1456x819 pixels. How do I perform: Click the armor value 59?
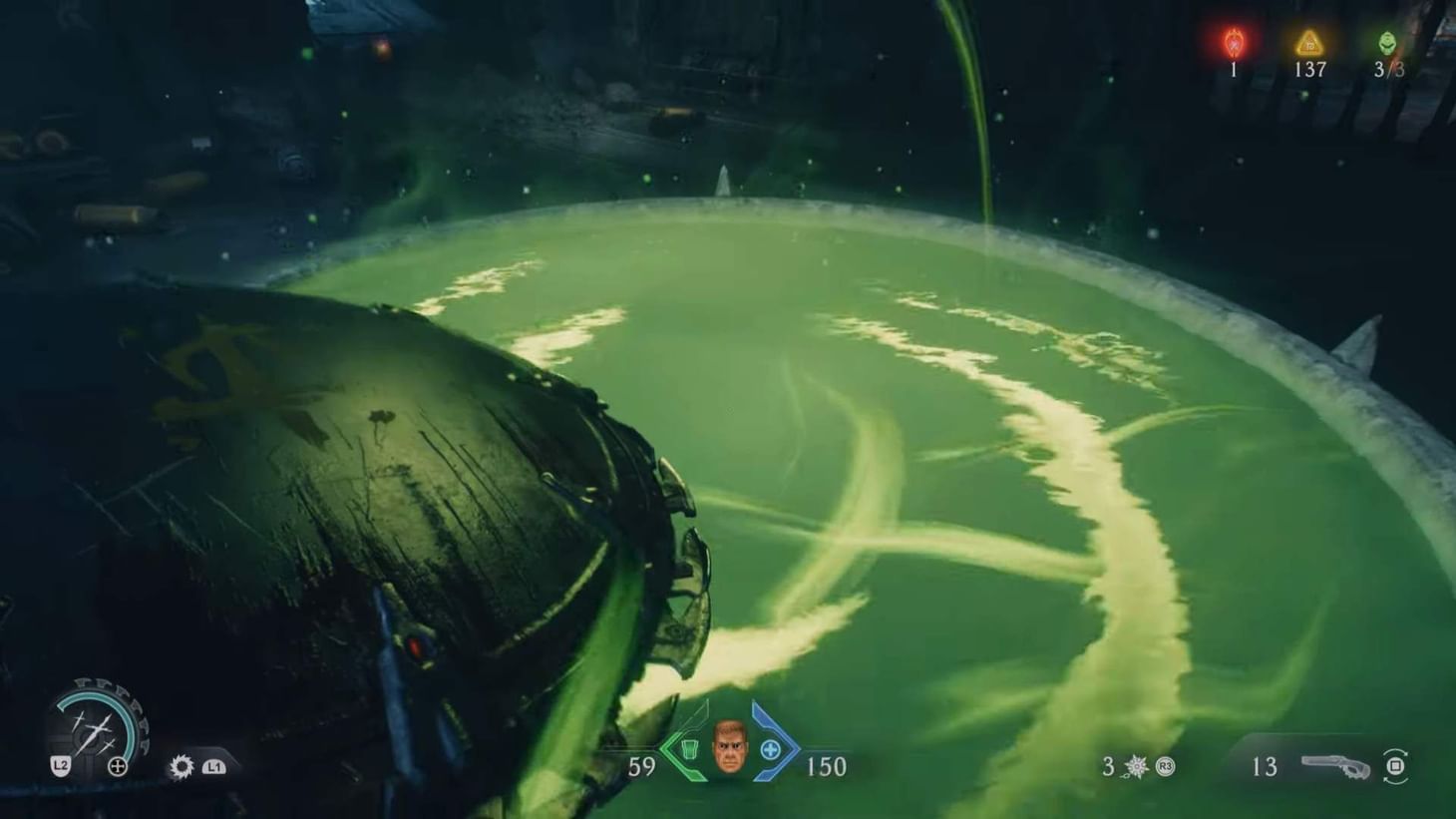click(642, 768)
